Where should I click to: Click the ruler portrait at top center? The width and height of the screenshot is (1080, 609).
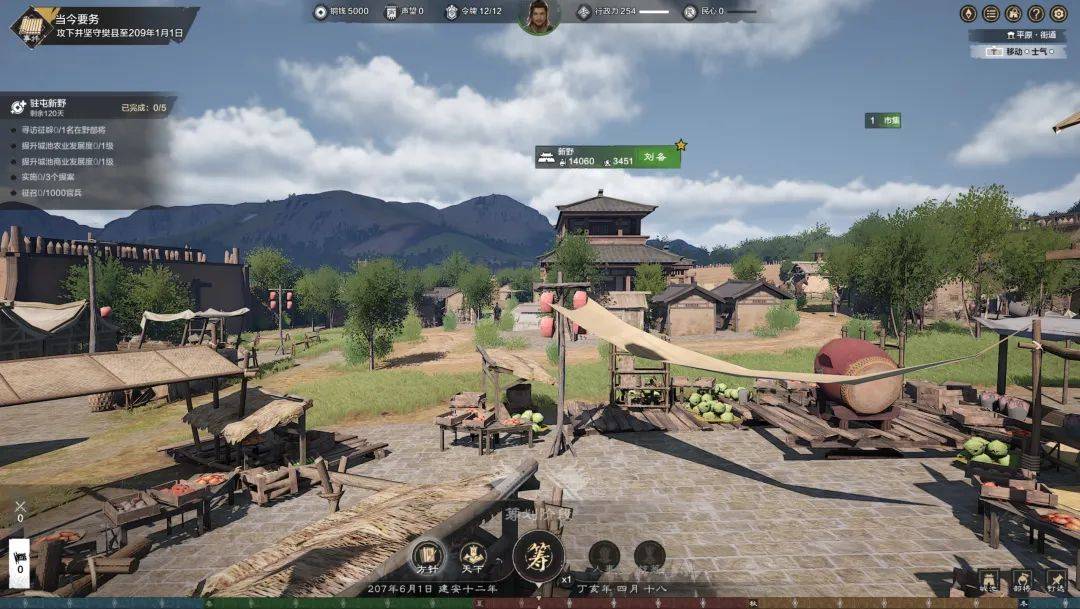point(539,17)
